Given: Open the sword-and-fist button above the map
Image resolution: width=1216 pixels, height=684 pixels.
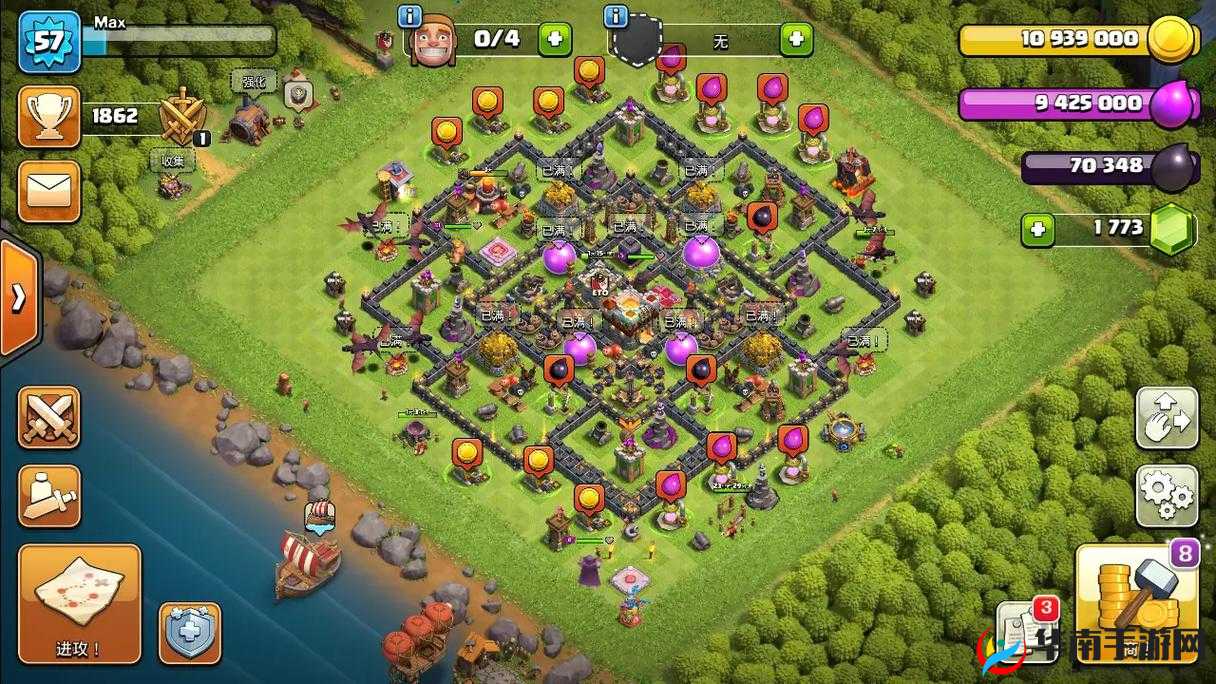Looking at the screenshot, I should 49,496.
